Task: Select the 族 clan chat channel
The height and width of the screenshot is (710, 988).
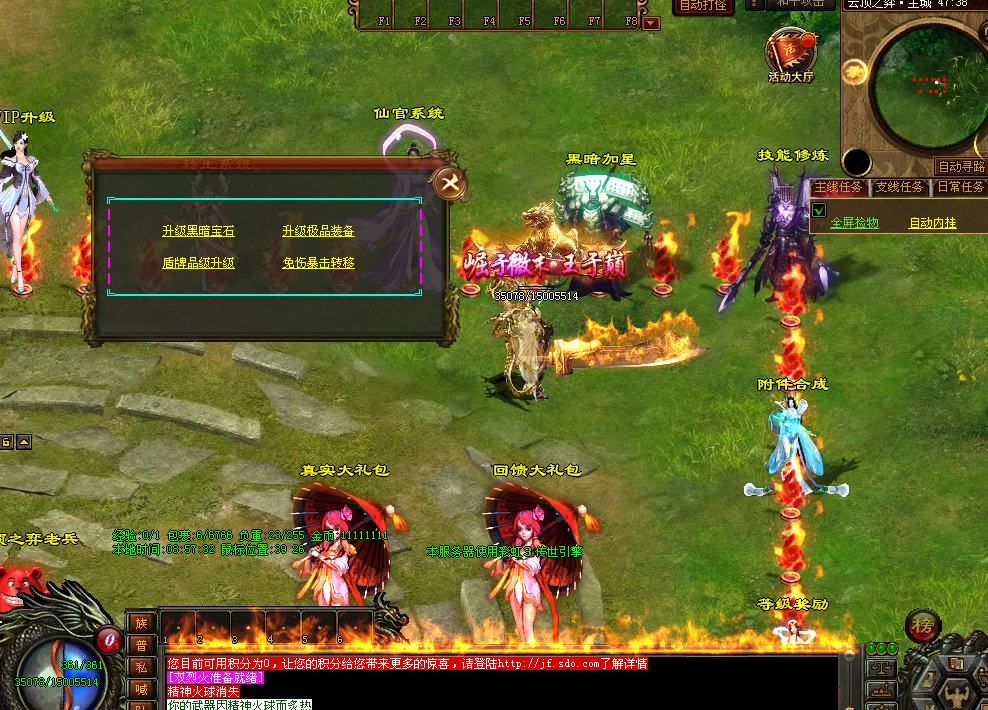Action: (141, 622)
